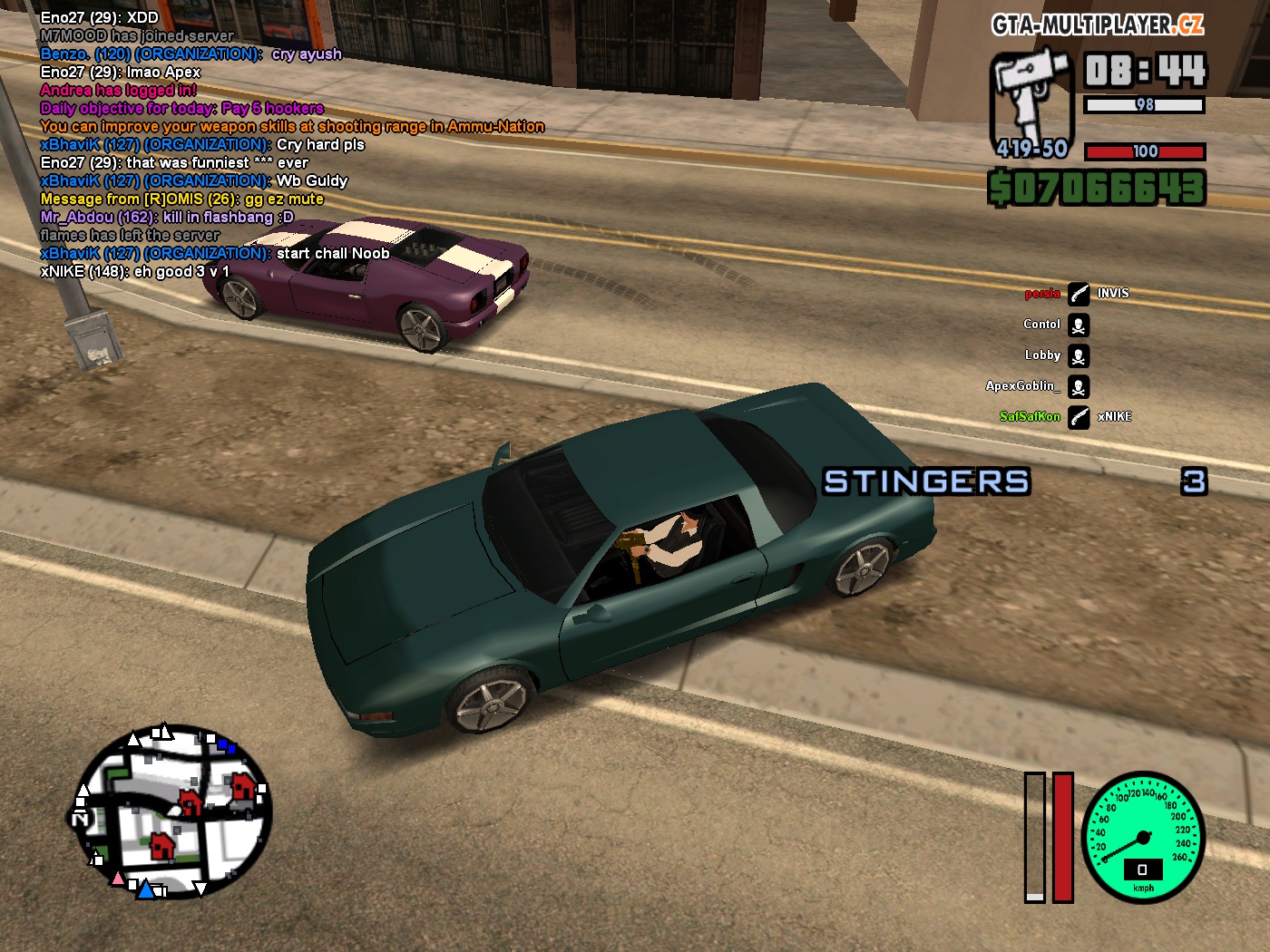Click the skull icon next to Lobby
The image size is (1270, 952).
(1079, 356)
